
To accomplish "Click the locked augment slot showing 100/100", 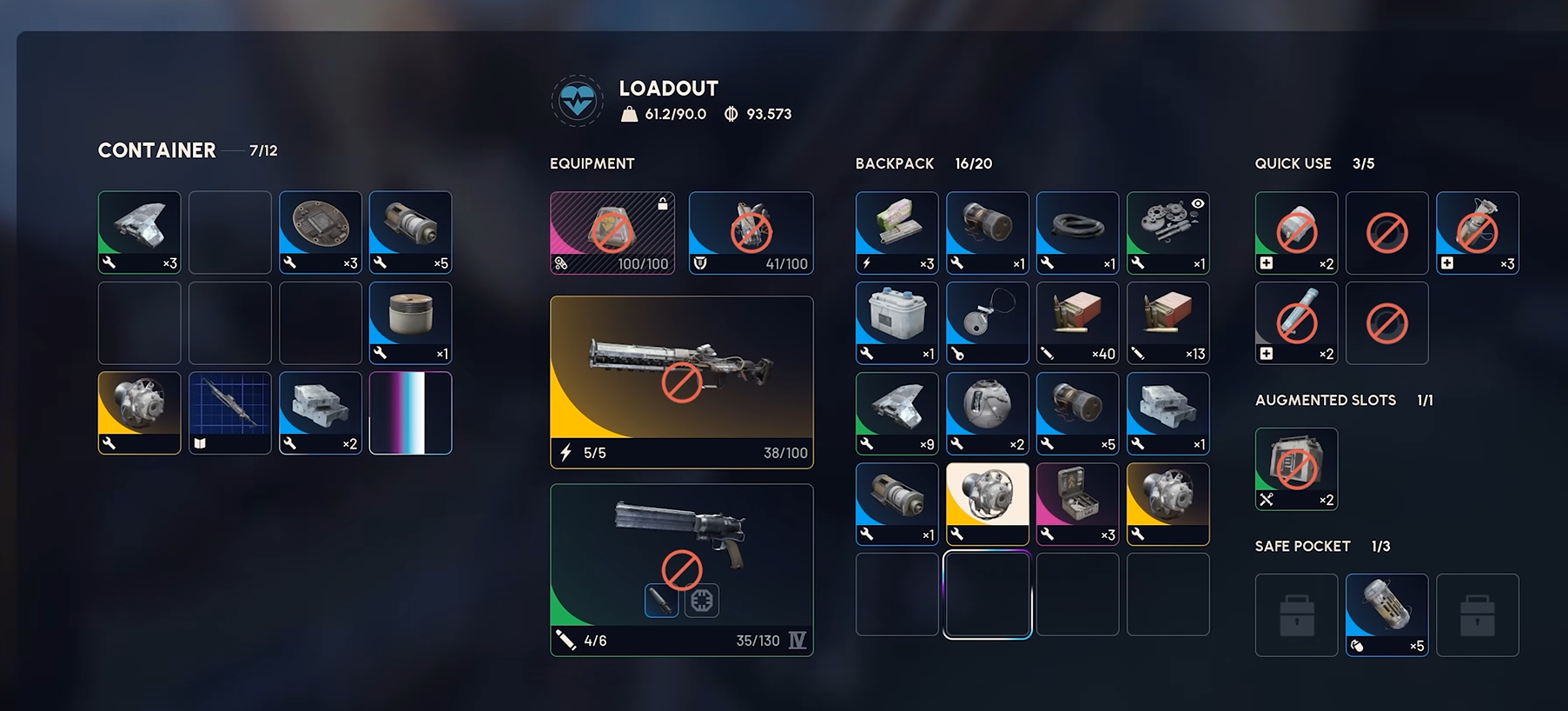I will coord(612,232).
